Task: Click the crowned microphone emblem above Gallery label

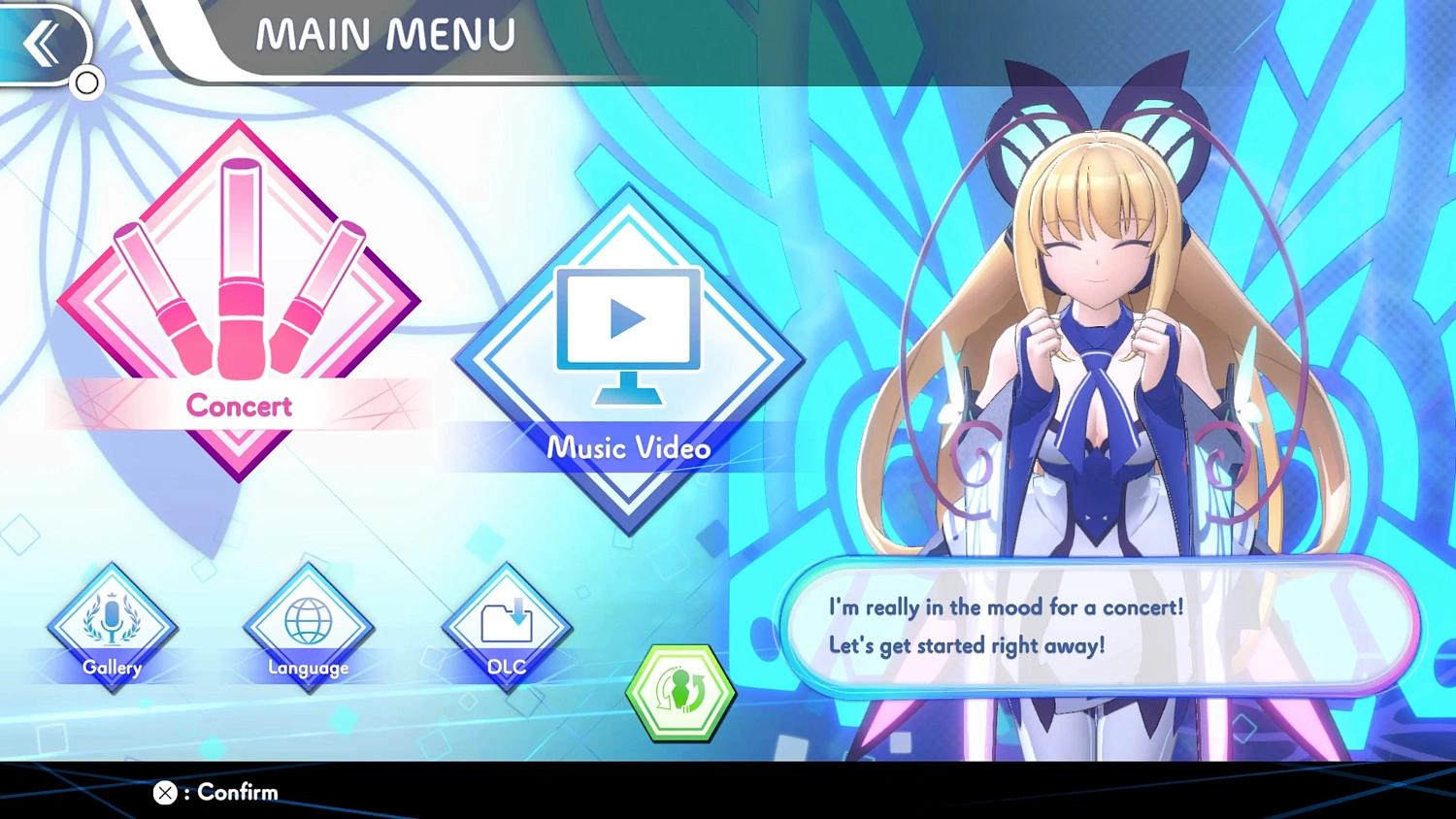Action: pyautogui.click(x=112, y=616)
